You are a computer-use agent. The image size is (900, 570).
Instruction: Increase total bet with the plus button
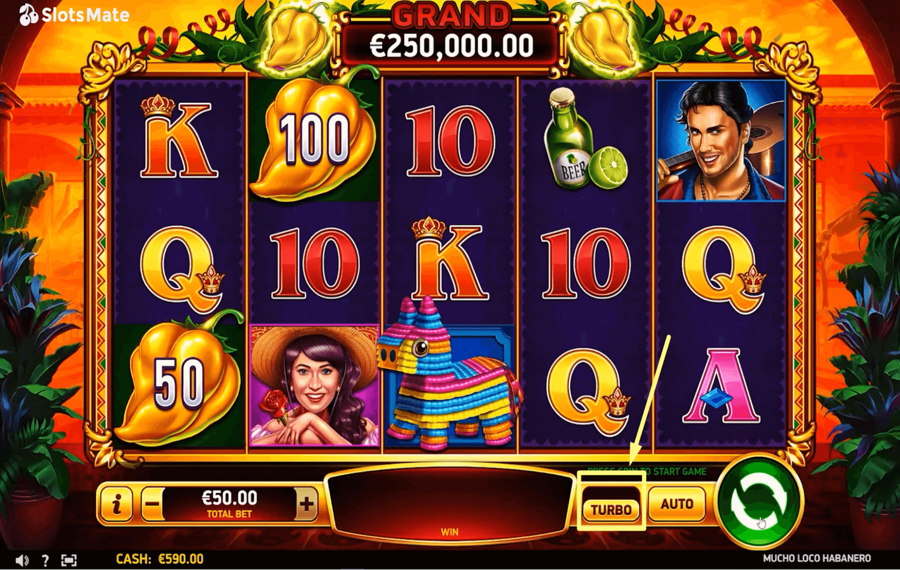pos(307,504)
